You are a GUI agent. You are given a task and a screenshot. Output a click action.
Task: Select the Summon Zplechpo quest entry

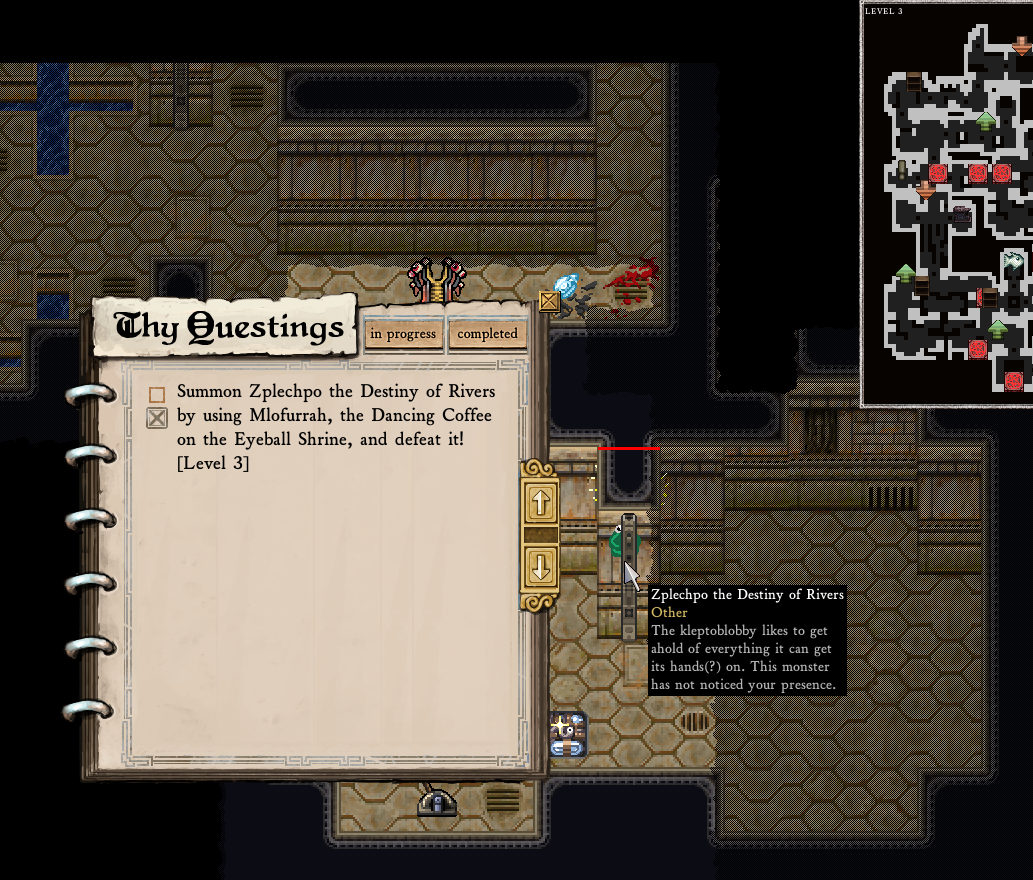click(335, 427)
